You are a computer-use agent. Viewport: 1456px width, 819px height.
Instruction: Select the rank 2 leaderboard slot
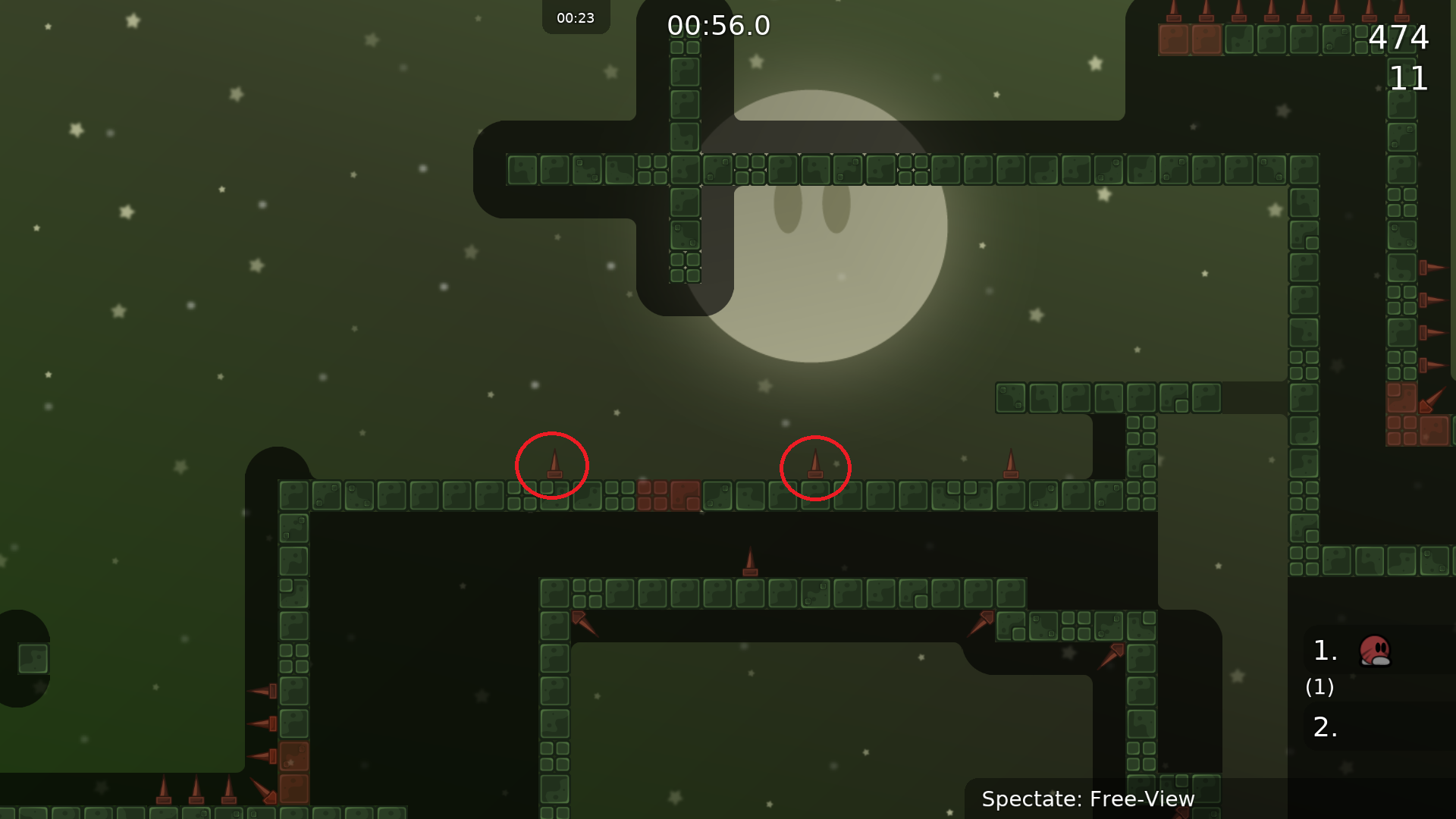(x=1324, y=727)
